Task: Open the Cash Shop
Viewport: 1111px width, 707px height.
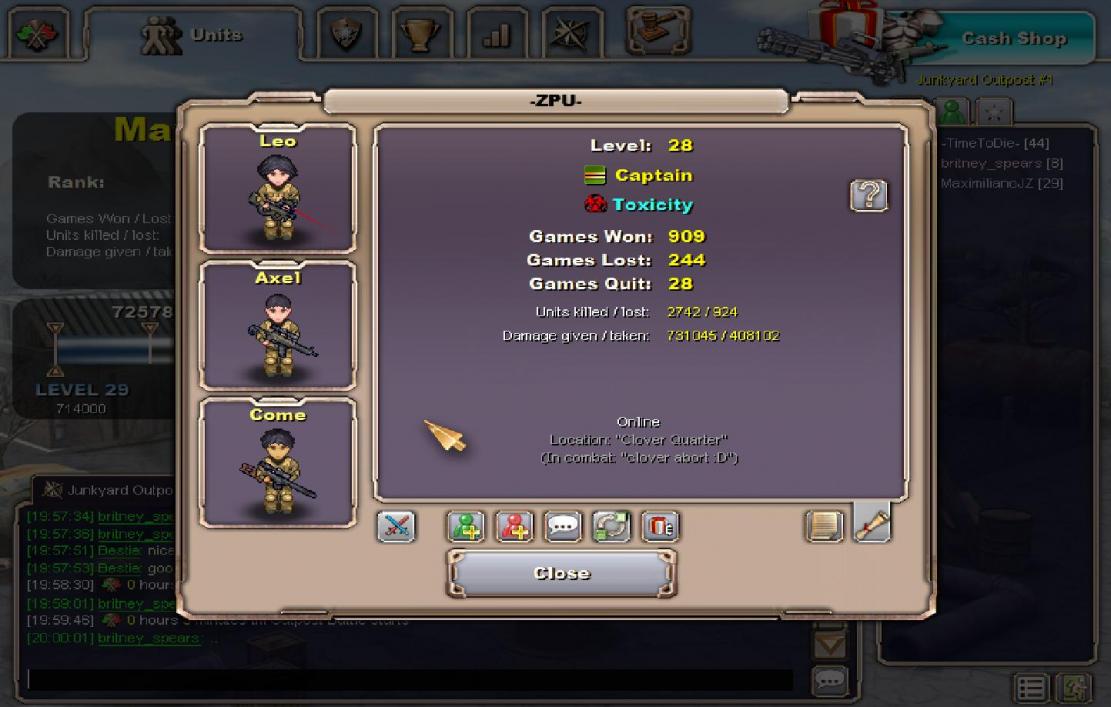Action: coord(1013,38)
